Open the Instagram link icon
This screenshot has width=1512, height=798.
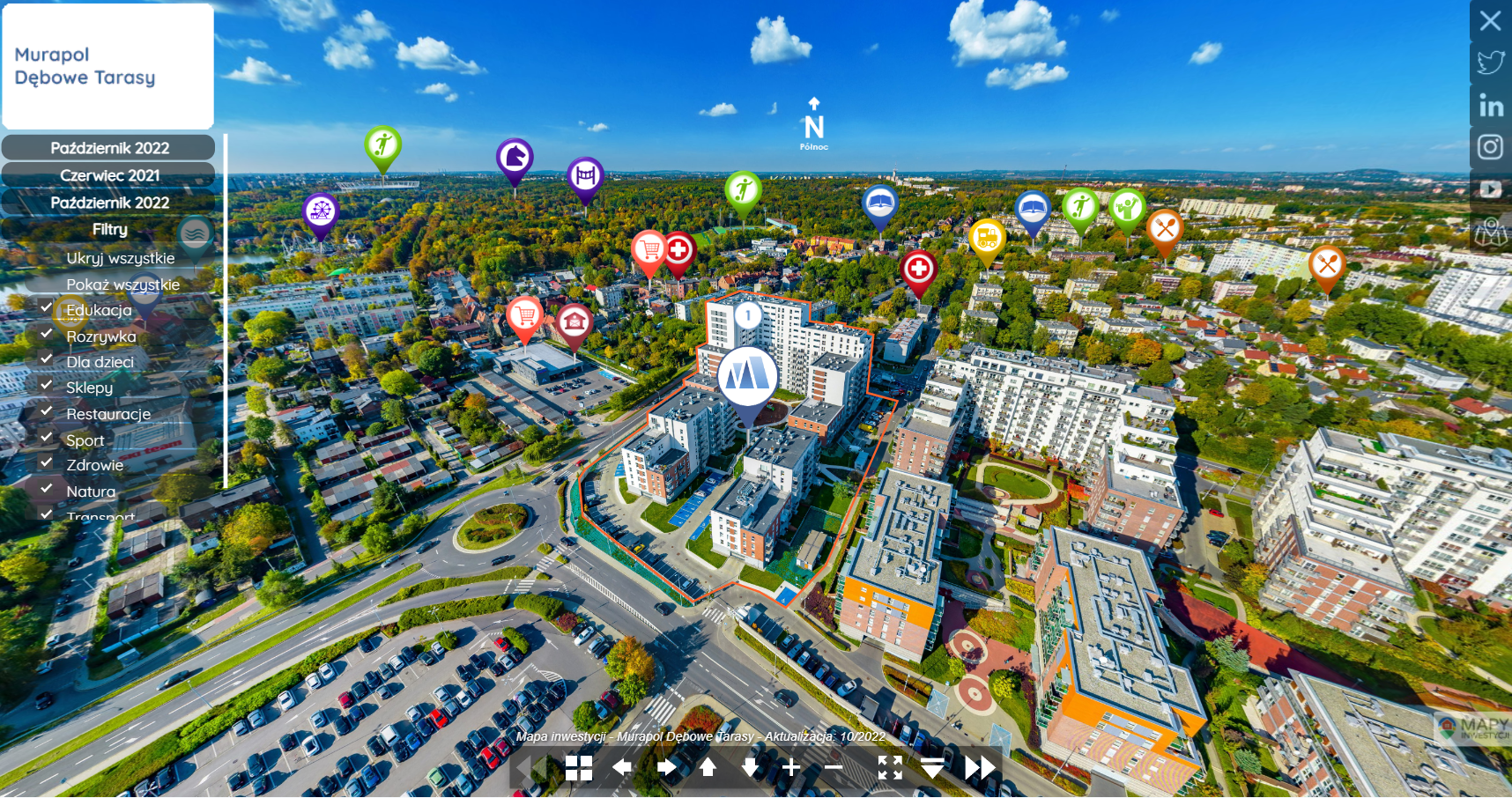tap(1490, 147)
